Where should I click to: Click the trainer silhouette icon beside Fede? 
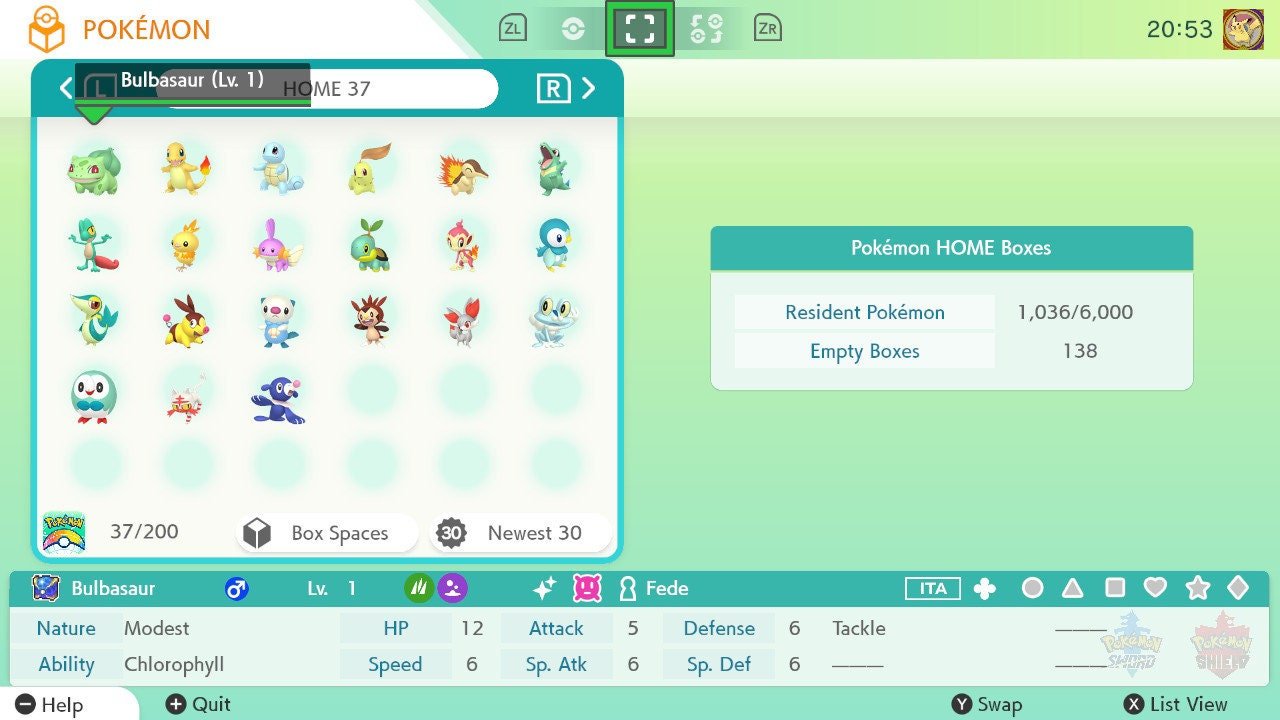point(625,588)
